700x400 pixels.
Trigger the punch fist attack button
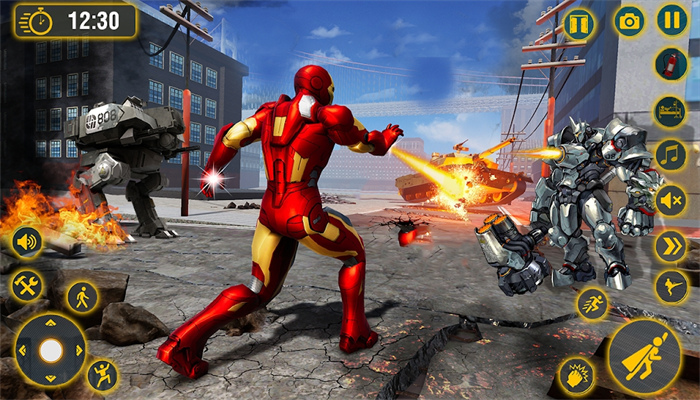tap(576, 375)
